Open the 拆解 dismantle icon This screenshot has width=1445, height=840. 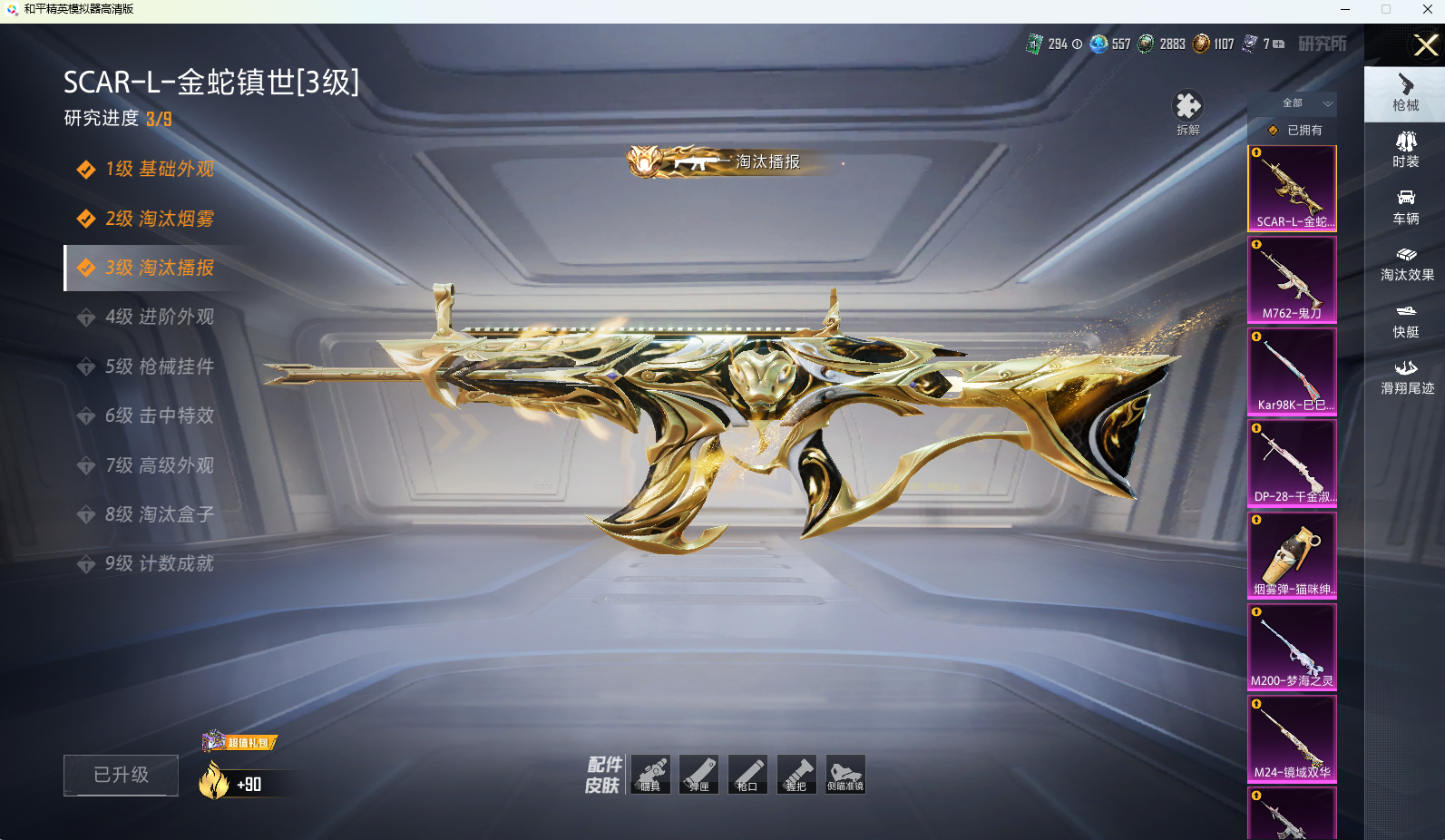click(x=1187, y=112)
